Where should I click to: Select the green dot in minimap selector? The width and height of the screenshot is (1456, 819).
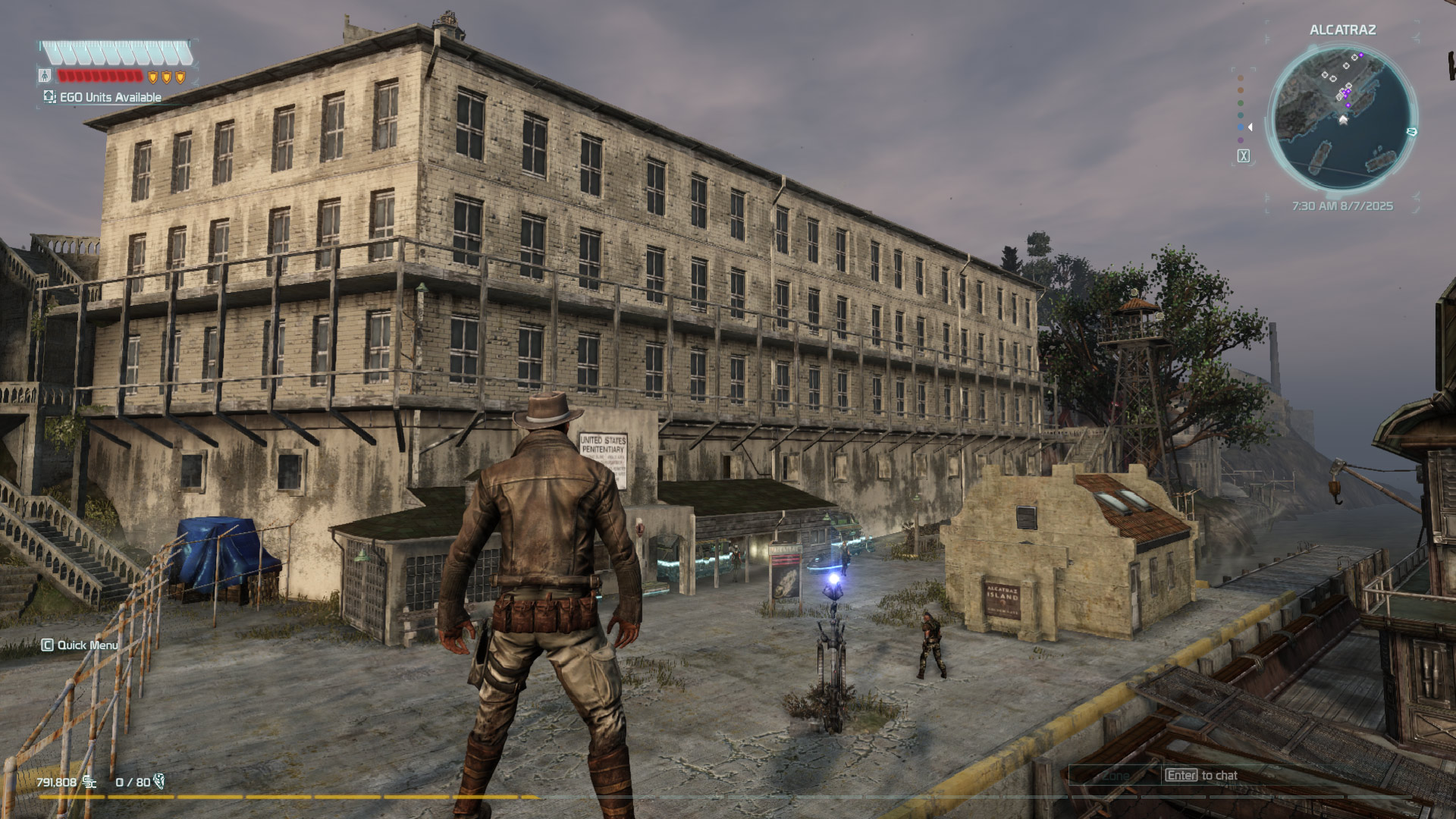tap(1241, 103)
